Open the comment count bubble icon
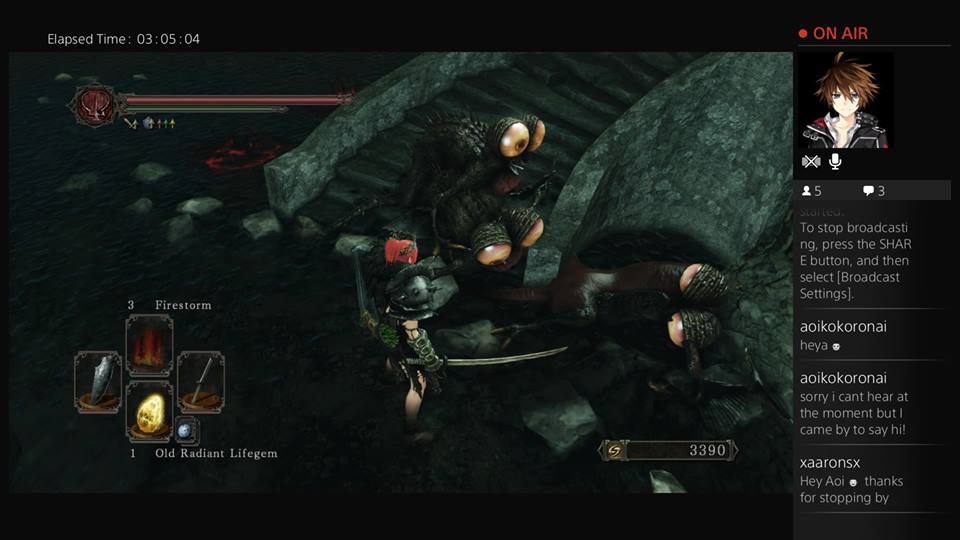This screenshot has width=960, height=540. (868, 191)
